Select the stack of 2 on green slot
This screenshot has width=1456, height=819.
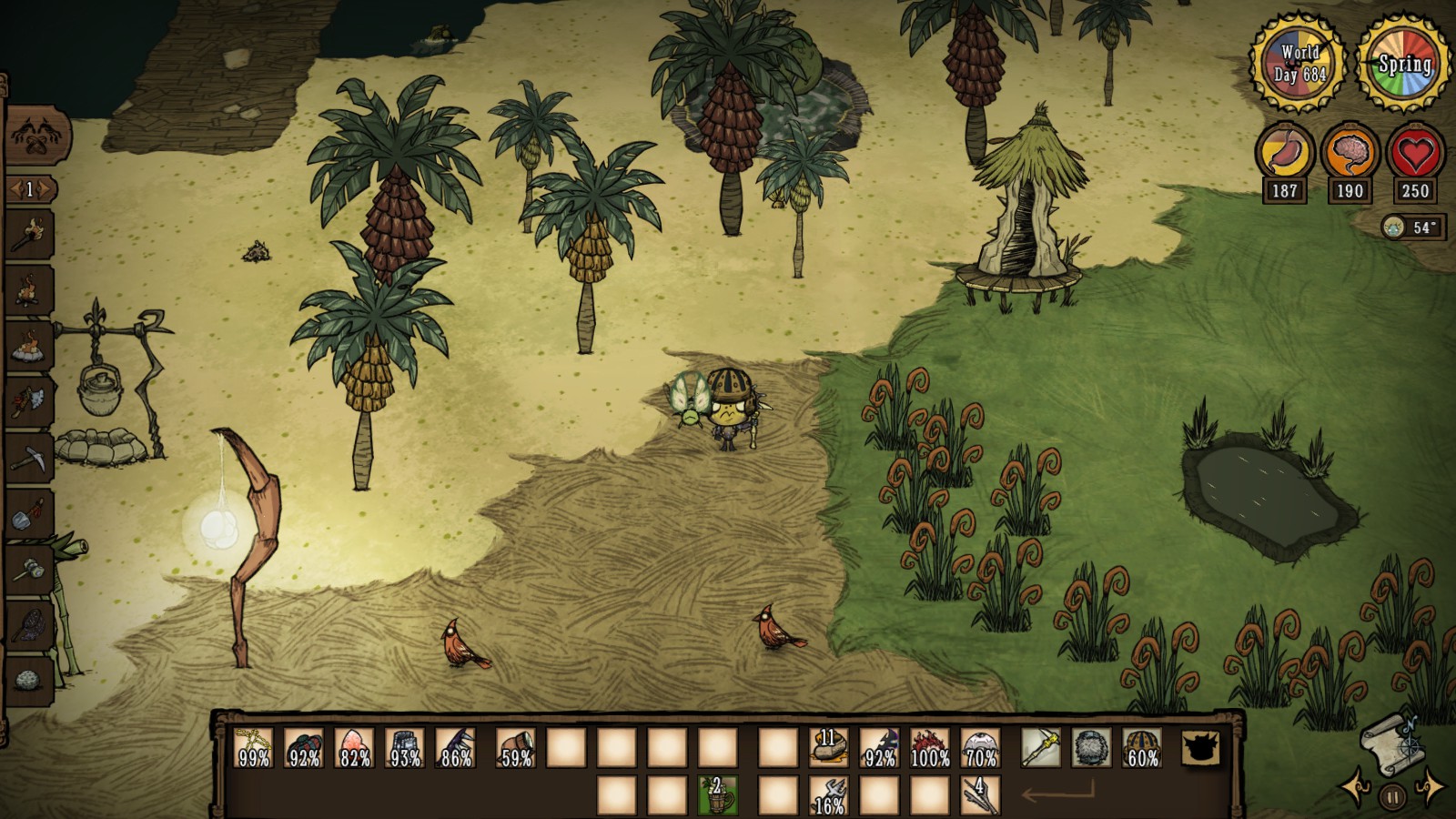(x=717, y=794)
